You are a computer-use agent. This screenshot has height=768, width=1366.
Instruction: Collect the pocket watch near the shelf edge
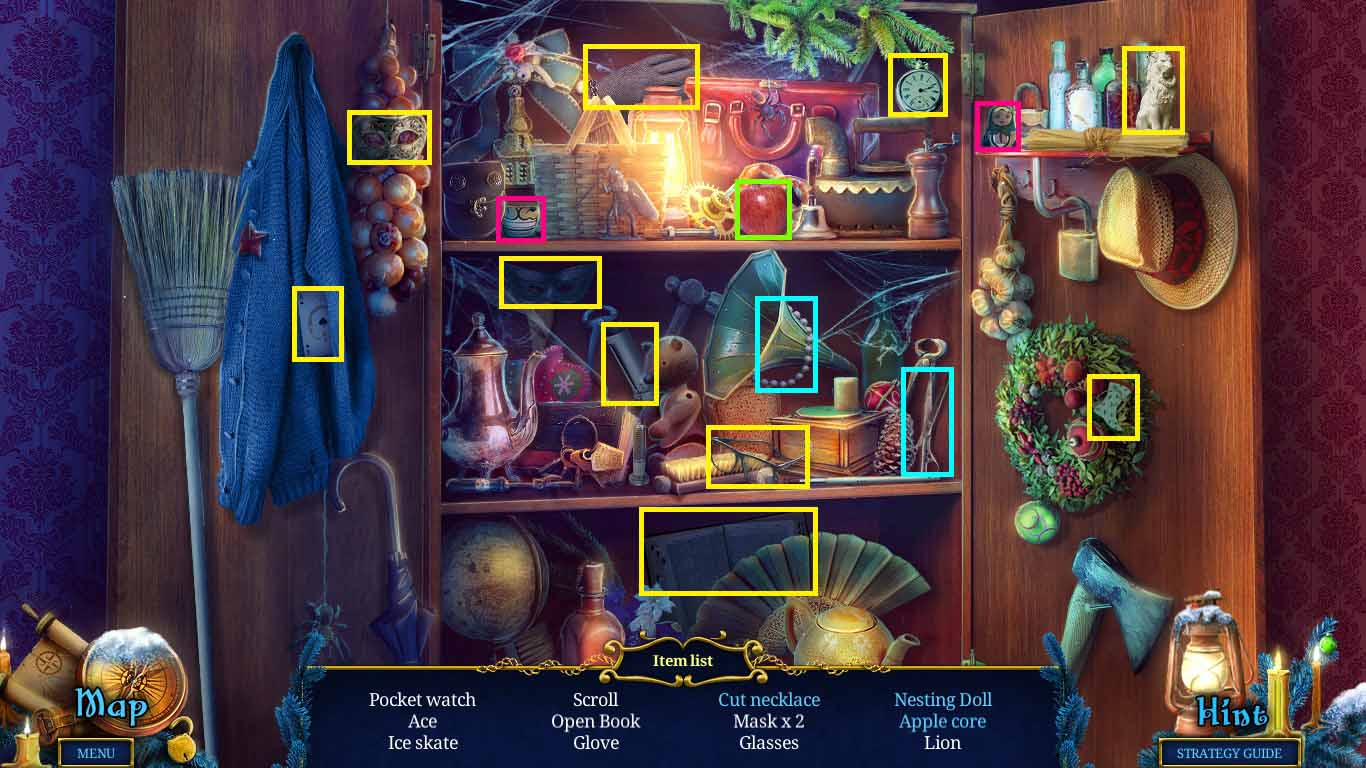[917, 87]
